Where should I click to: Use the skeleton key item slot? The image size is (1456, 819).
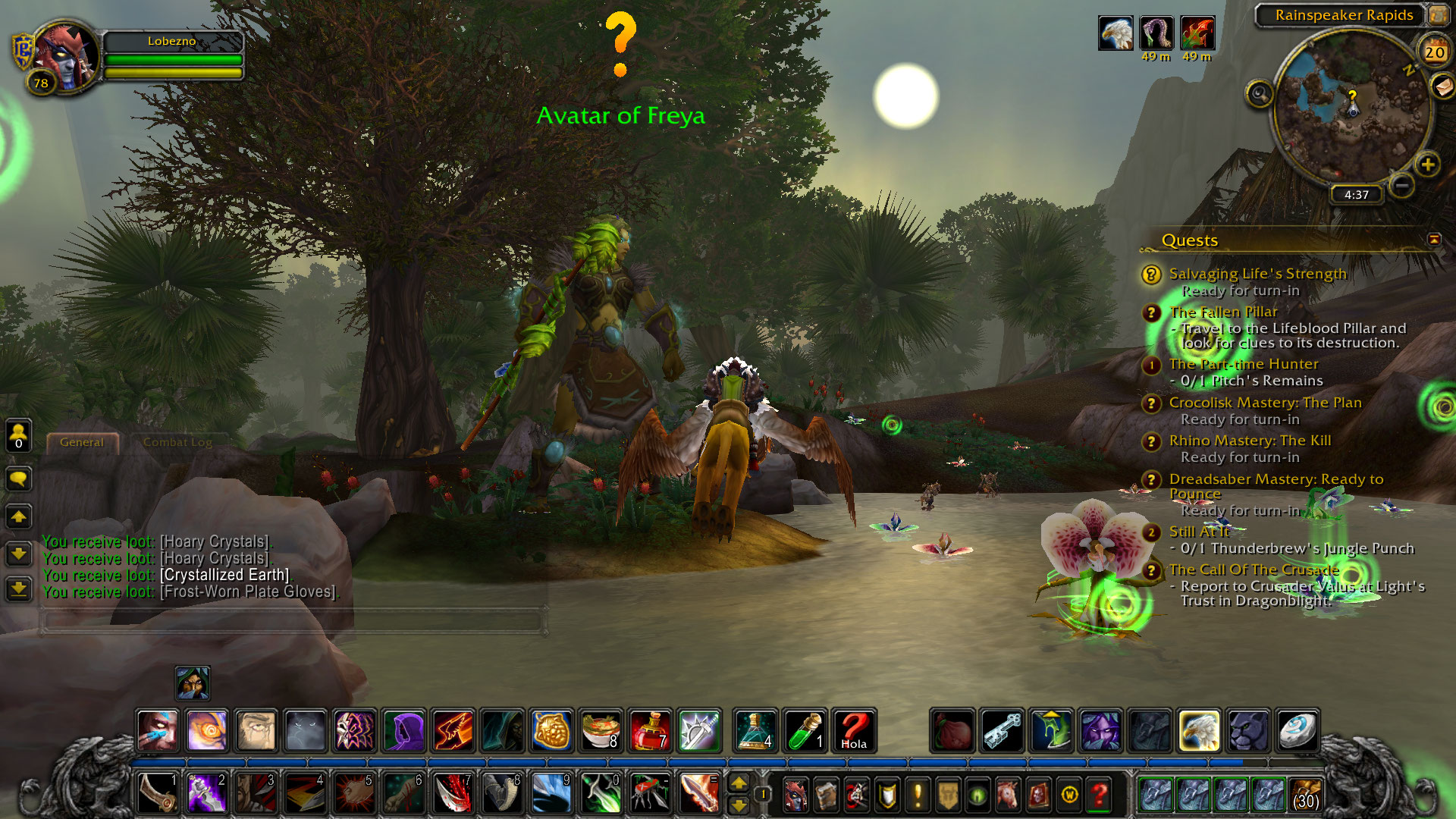tap(1002, 731)
